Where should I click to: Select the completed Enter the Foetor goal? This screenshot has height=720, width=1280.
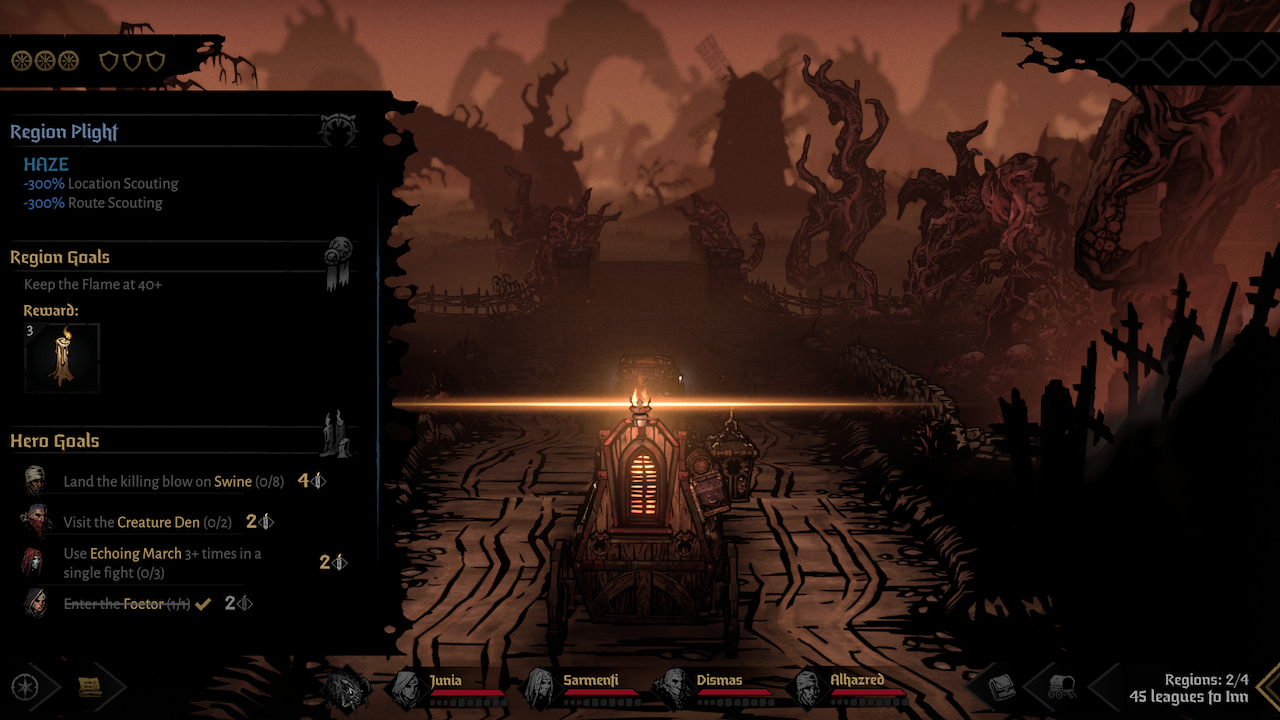tap(126, 604)
